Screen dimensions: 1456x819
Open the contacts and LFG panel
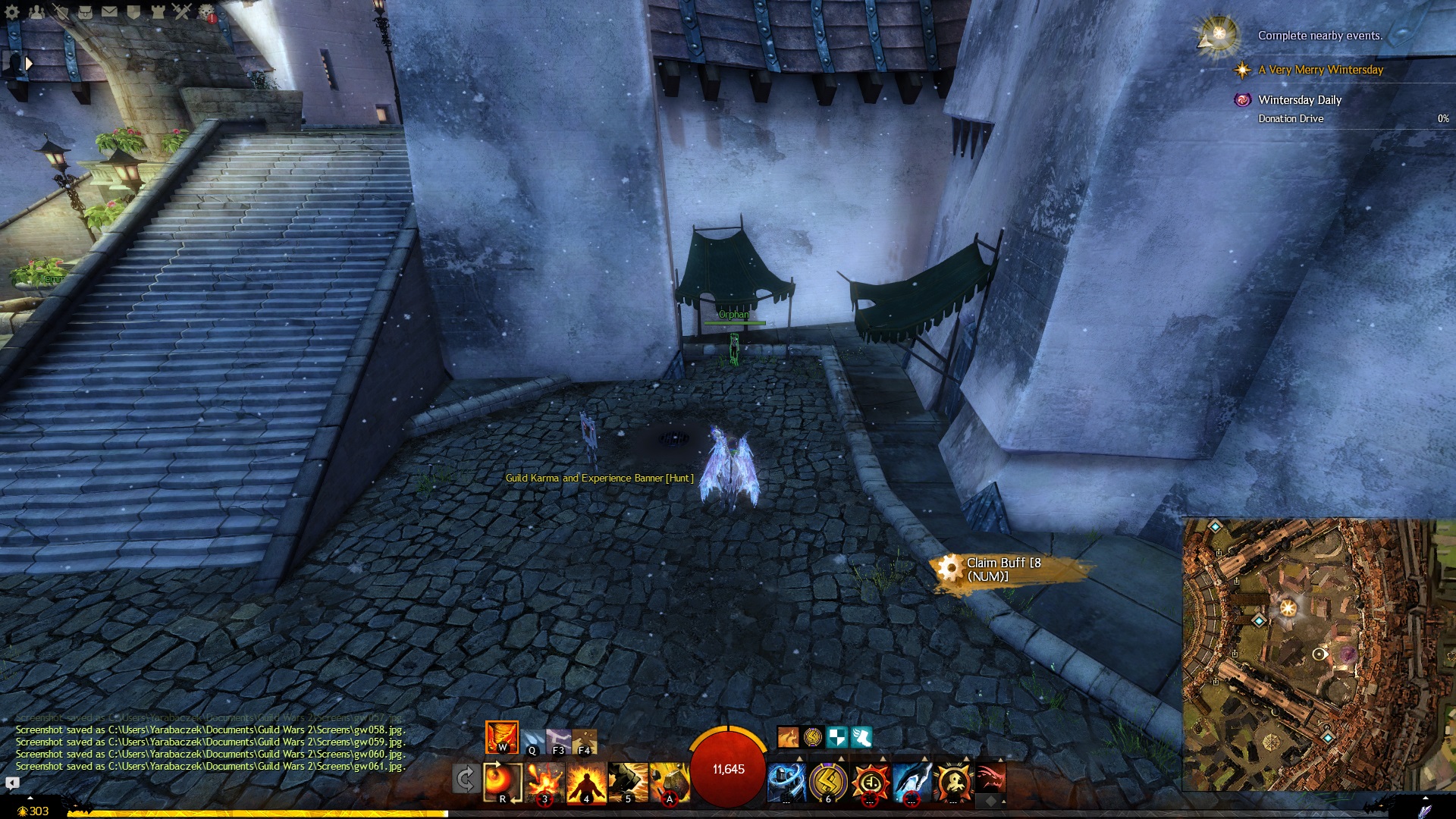point(36,12)
